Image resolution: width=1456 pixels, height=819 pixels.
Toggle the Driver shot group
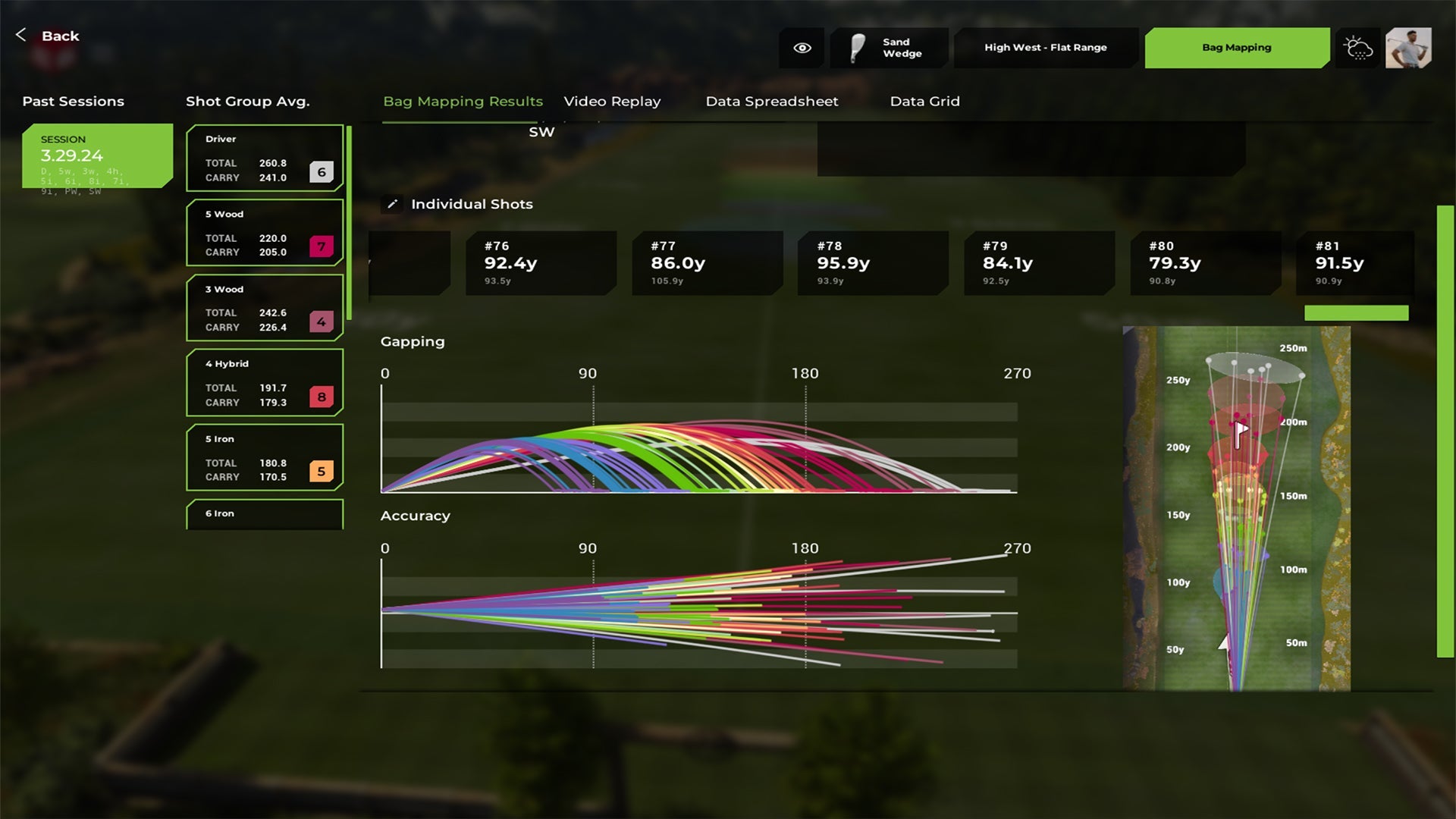[x=264, y=158]
